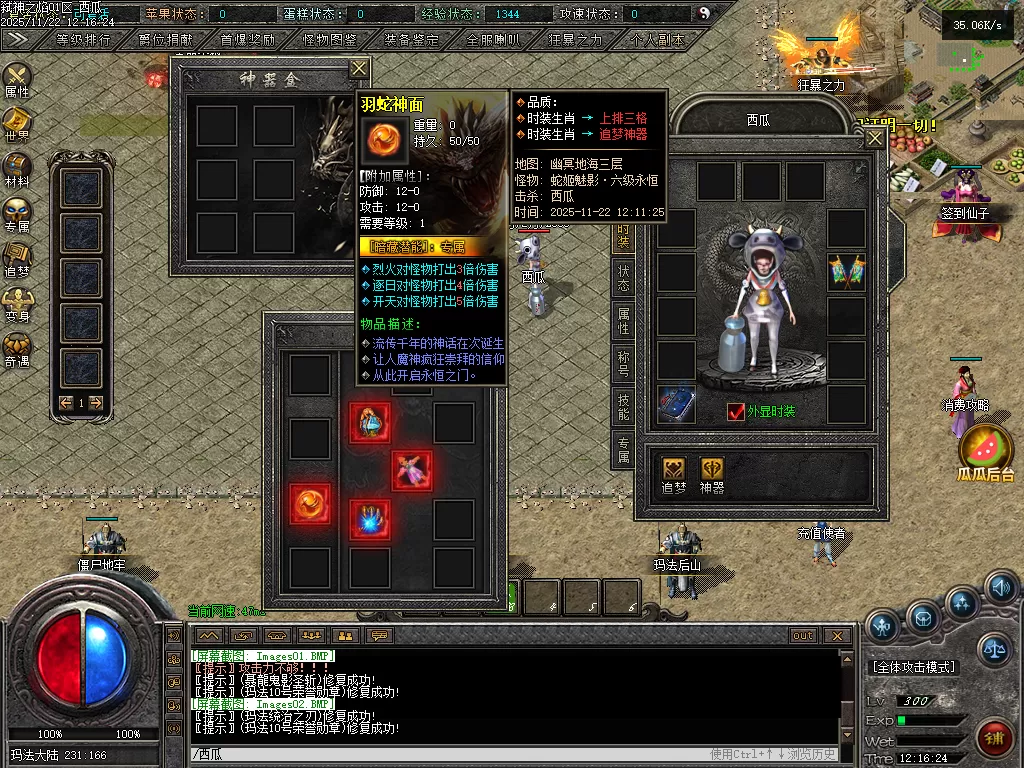Select the crossed flags equipment slot
This screenshot has height=768, width=1024.
coord(846,271)
